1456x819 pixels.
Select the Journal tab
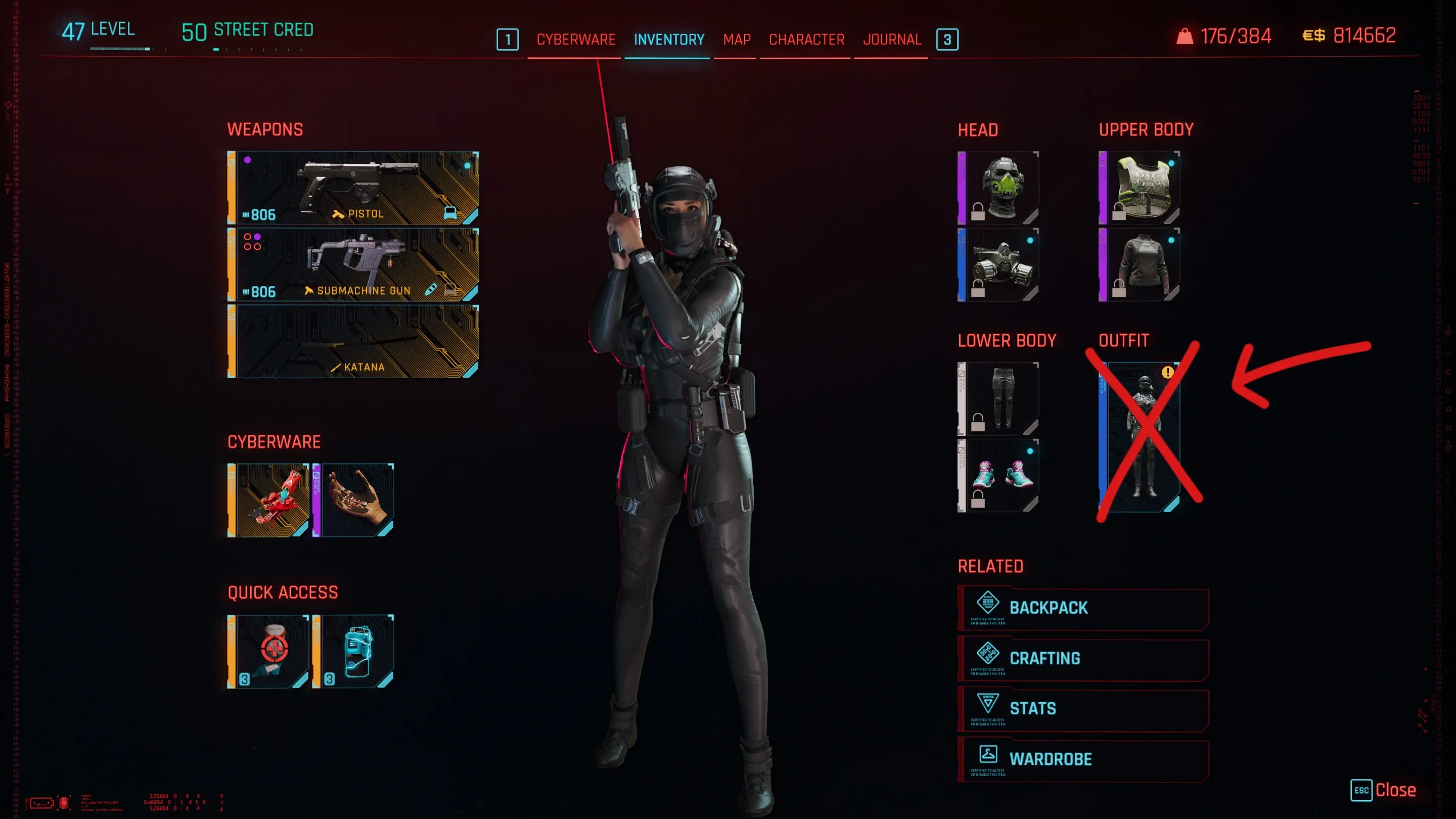click(891, 39)
